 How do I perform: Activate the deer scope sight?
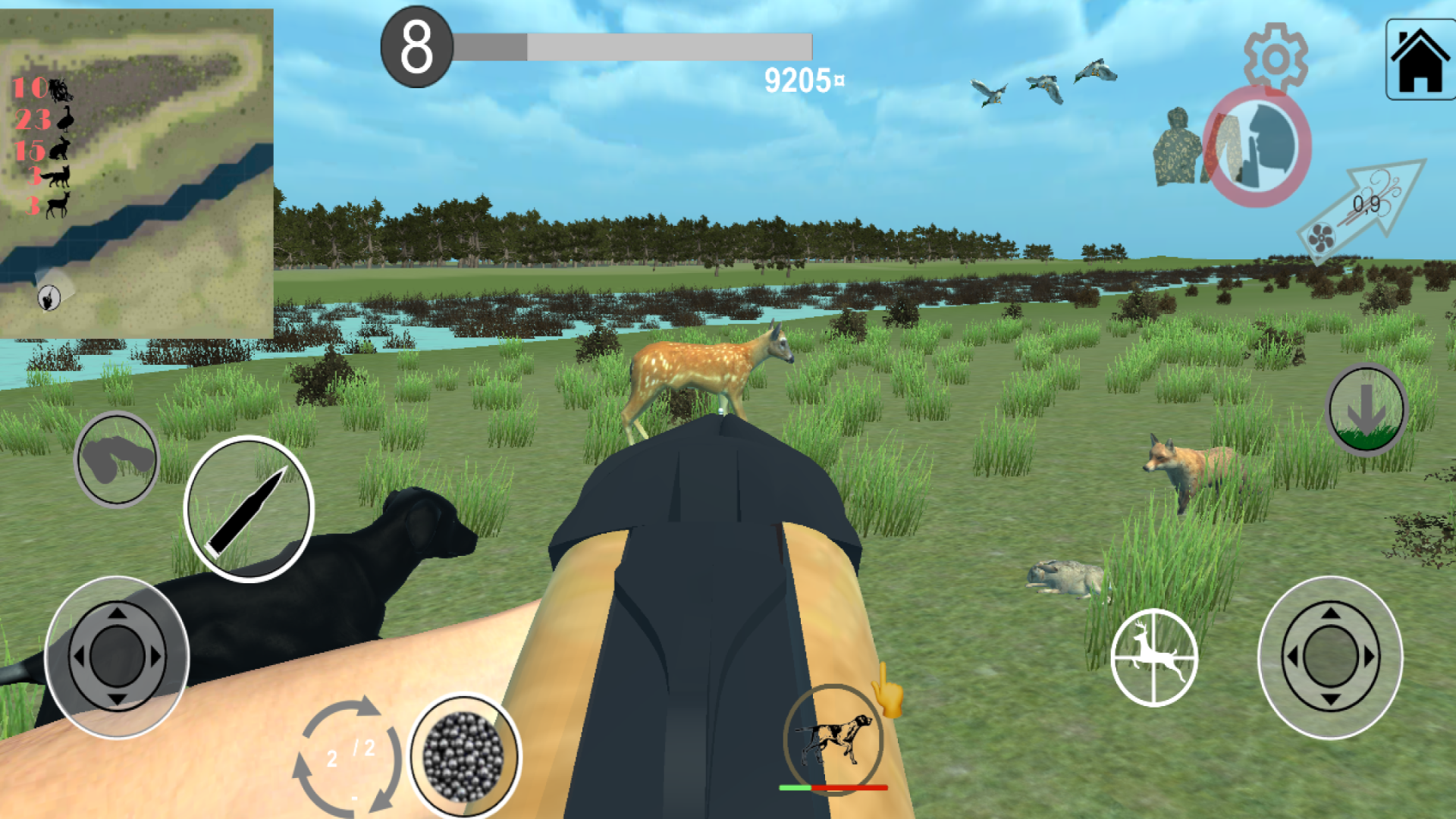coord(1153,656)
